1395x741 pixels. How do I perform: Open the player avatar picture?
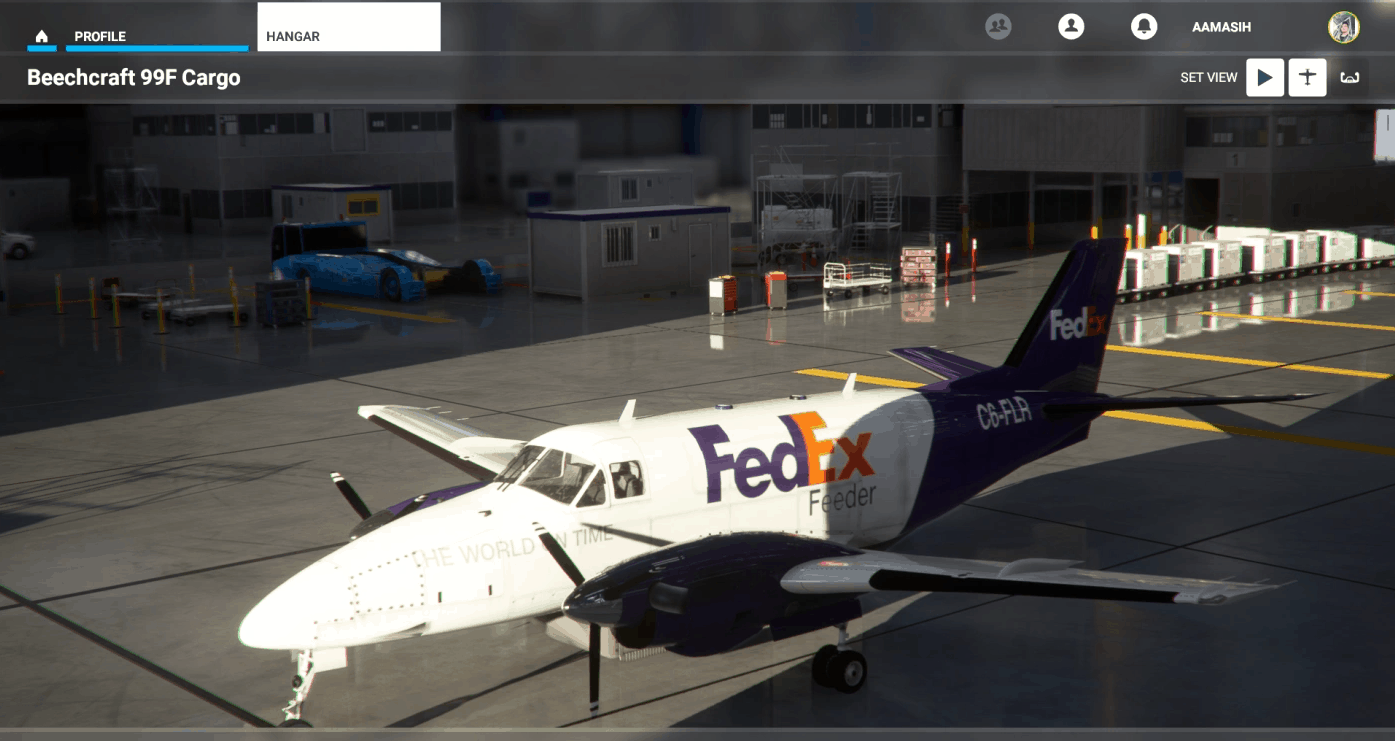1343,27
